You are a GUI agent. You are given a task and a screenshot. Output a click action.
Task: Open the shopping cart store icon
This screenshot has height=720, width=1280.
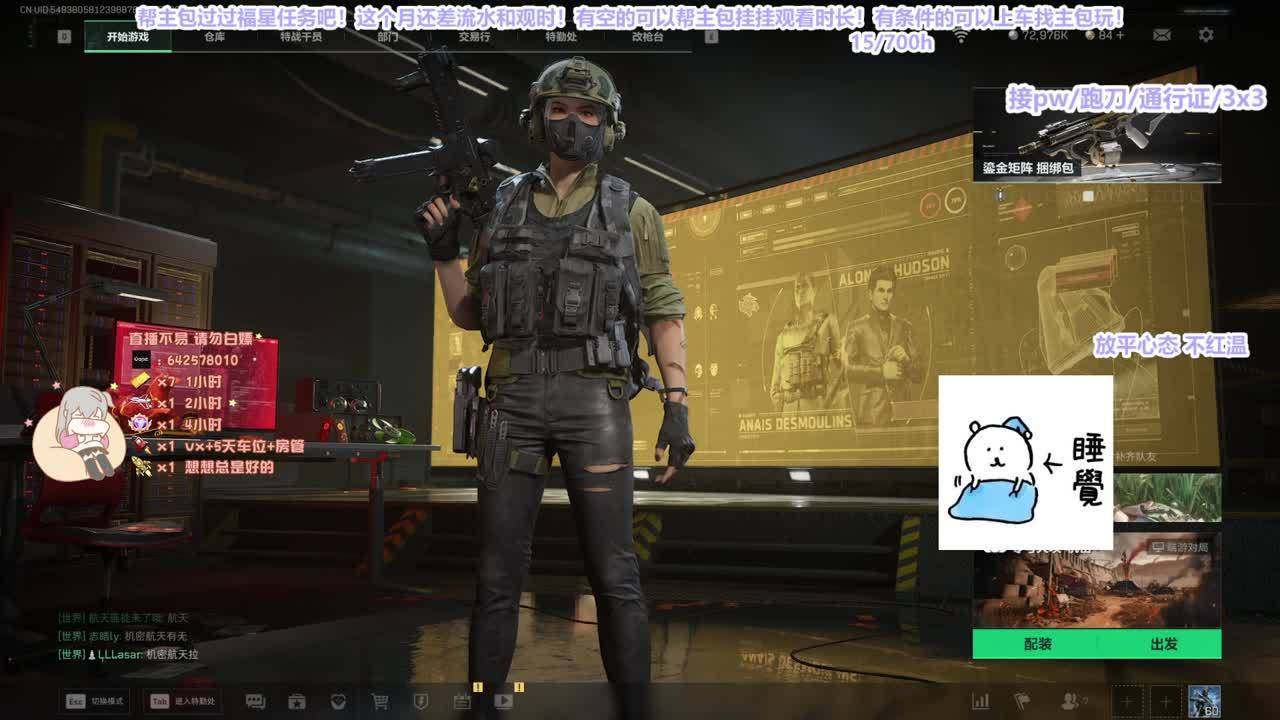pos(380,701)
